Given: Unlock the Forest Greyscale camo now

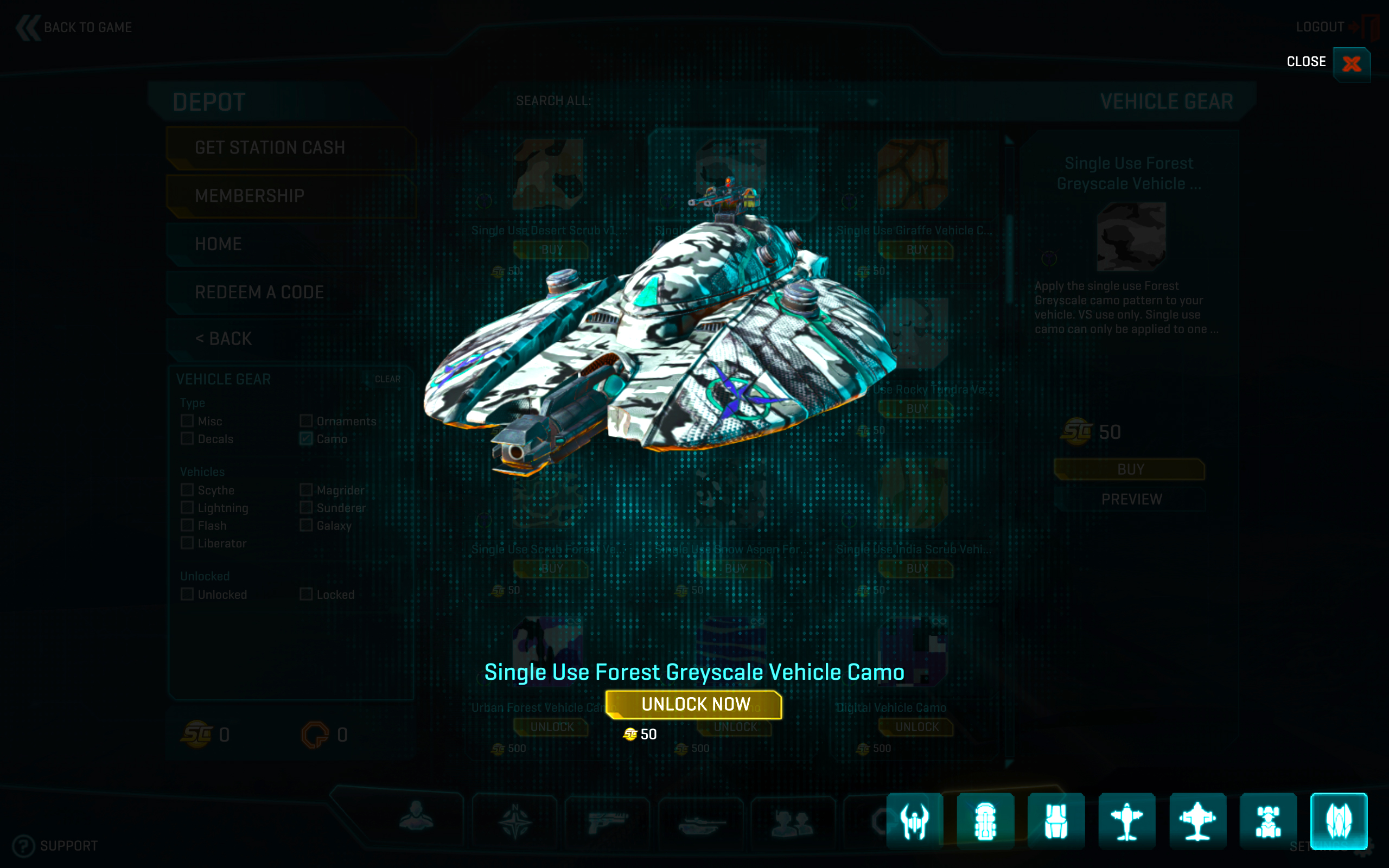Looking at the screenshot, I should pos(694,704).
